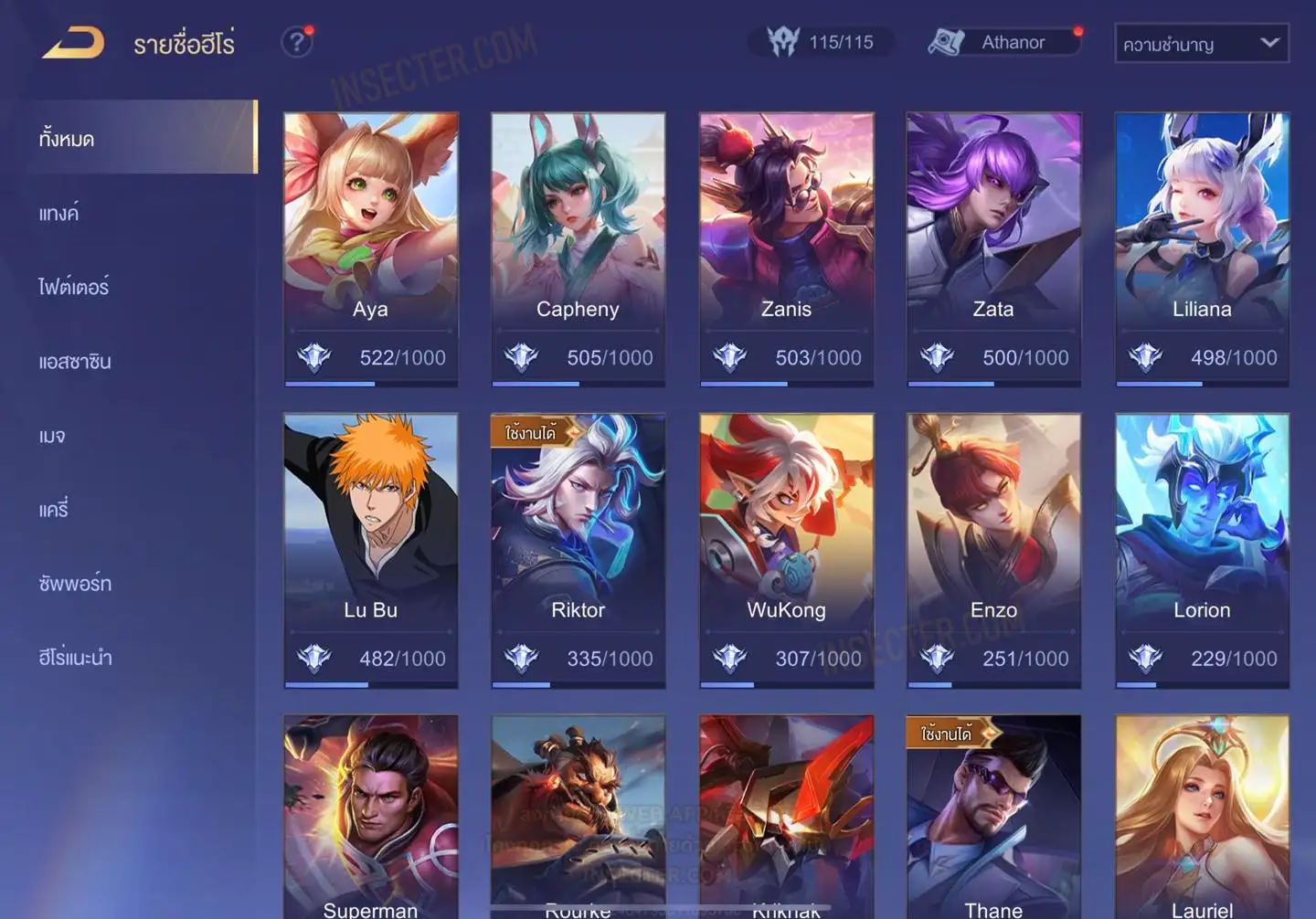
Task: Filter heroes by แอสซาซิน
Action: tap(75, 361)
